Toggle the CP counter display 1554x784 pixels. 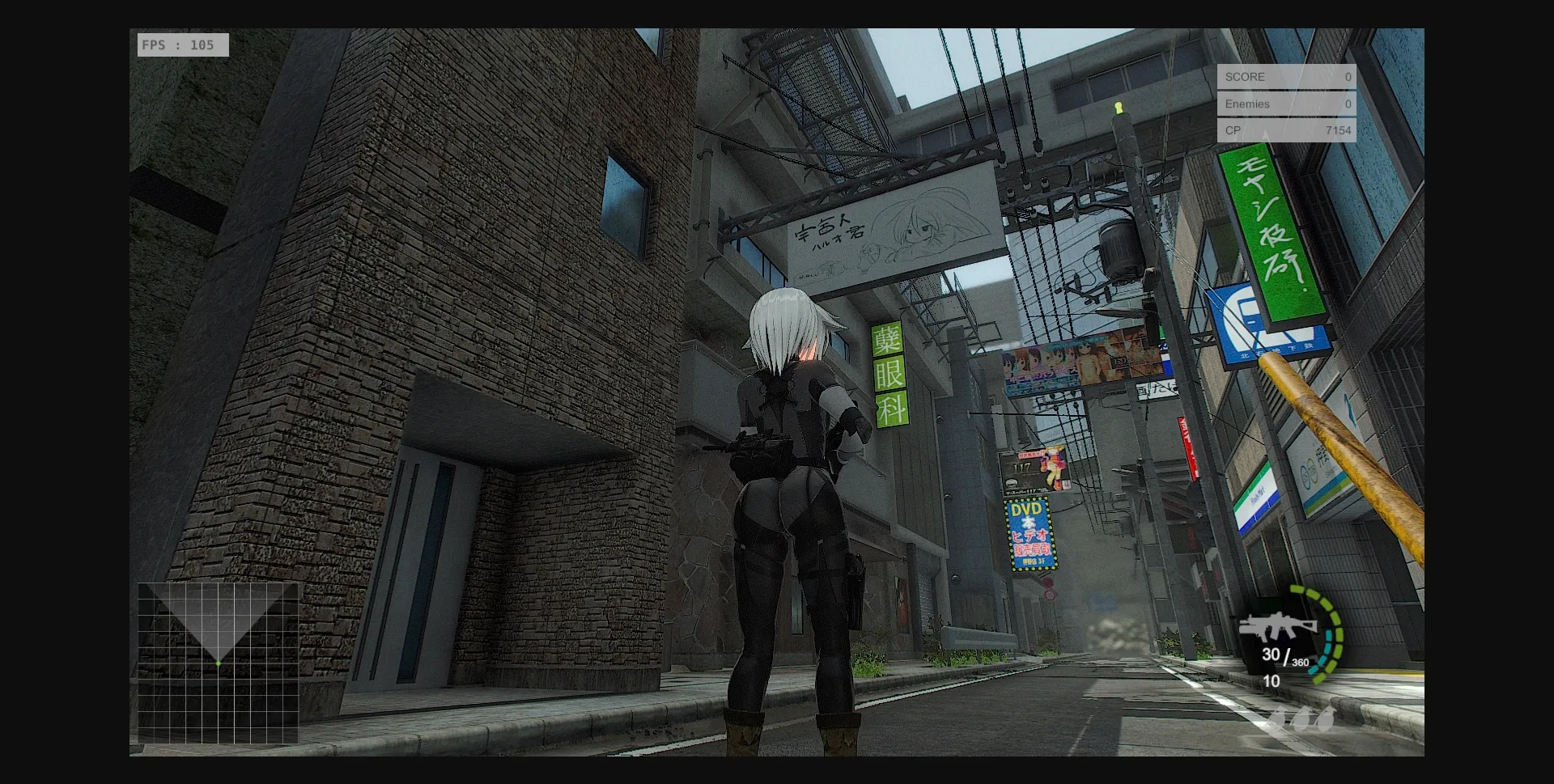1286,130
